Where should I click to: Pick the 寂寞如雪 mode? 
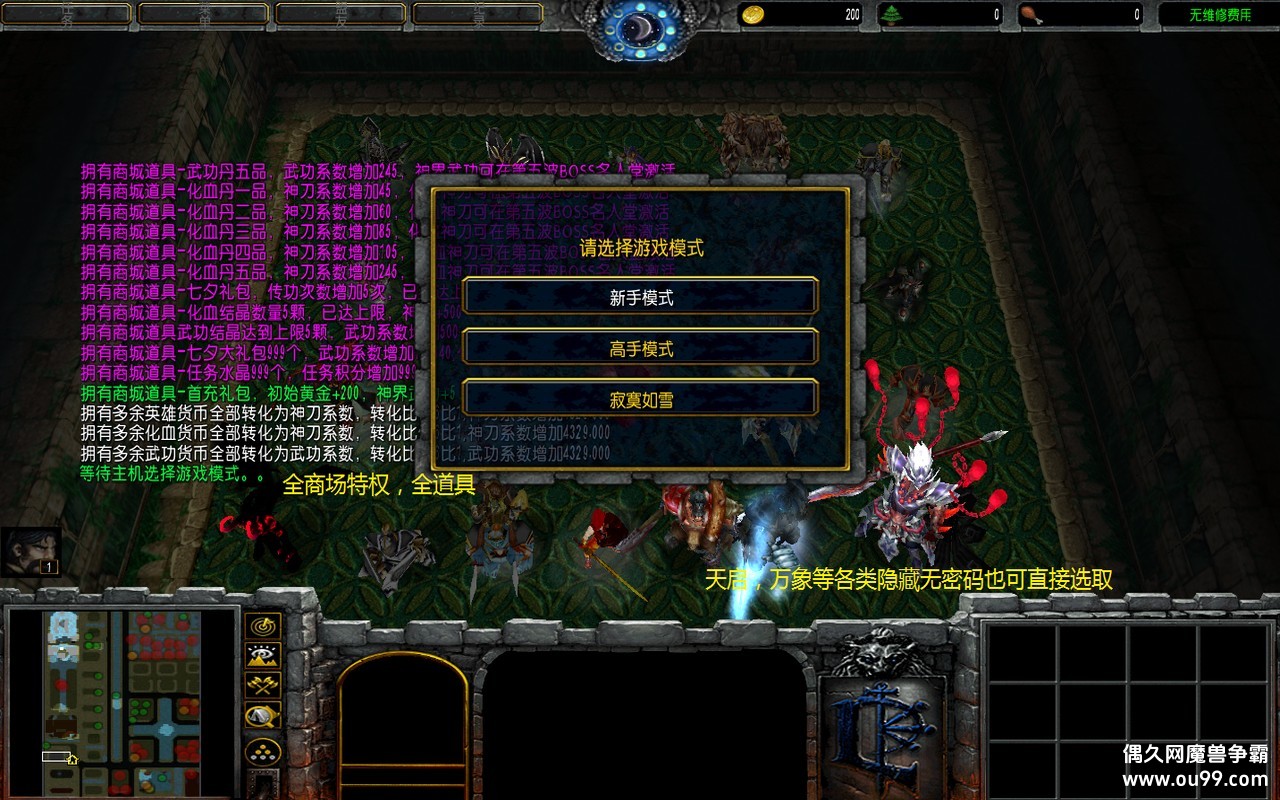click(640, 399)
